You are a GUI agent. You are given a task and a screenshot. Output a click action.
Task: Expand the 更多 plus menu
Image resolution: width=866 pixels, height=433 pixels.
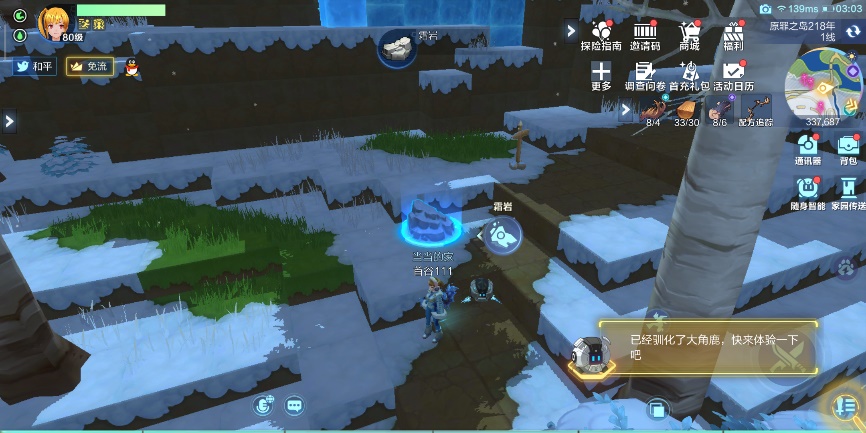coord(600,75)
